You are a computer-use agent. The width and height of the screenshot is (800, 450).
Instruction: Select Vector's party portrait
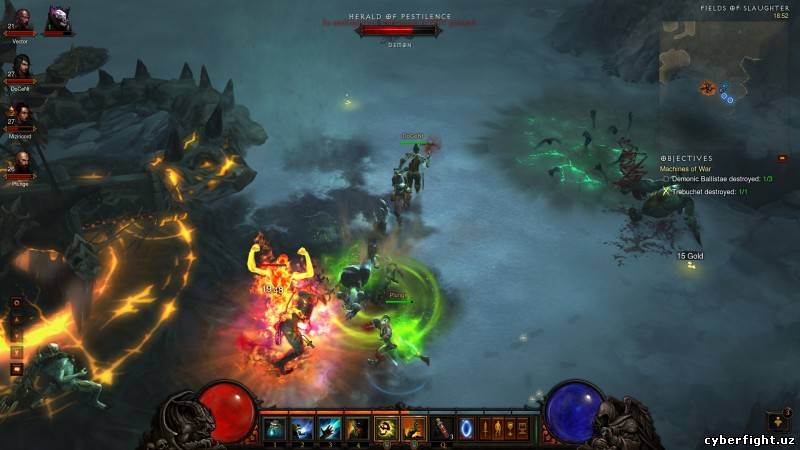click(21, 20)
